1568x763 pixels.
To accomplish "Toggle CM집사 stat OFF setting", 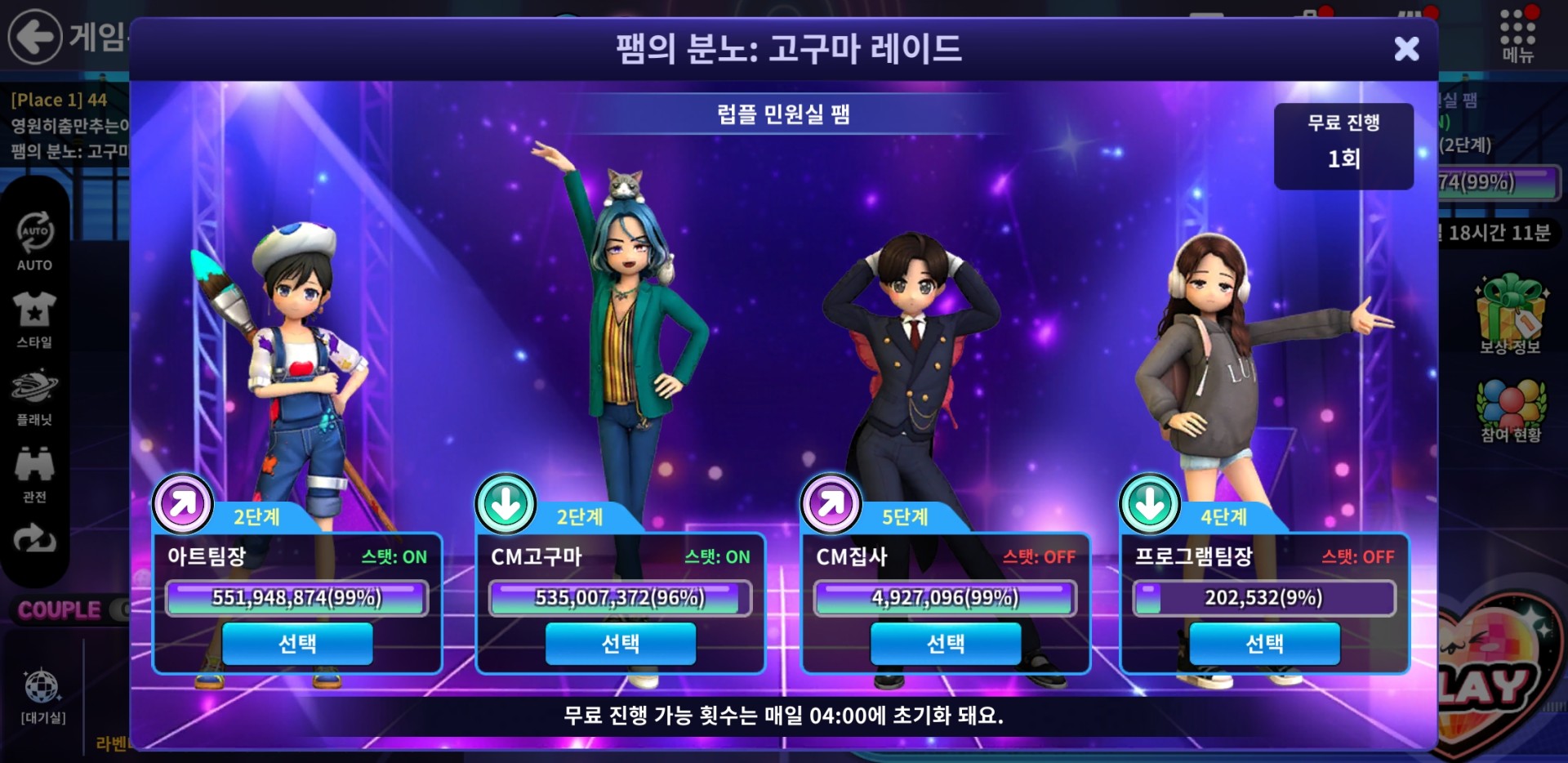I will 1039,557.
